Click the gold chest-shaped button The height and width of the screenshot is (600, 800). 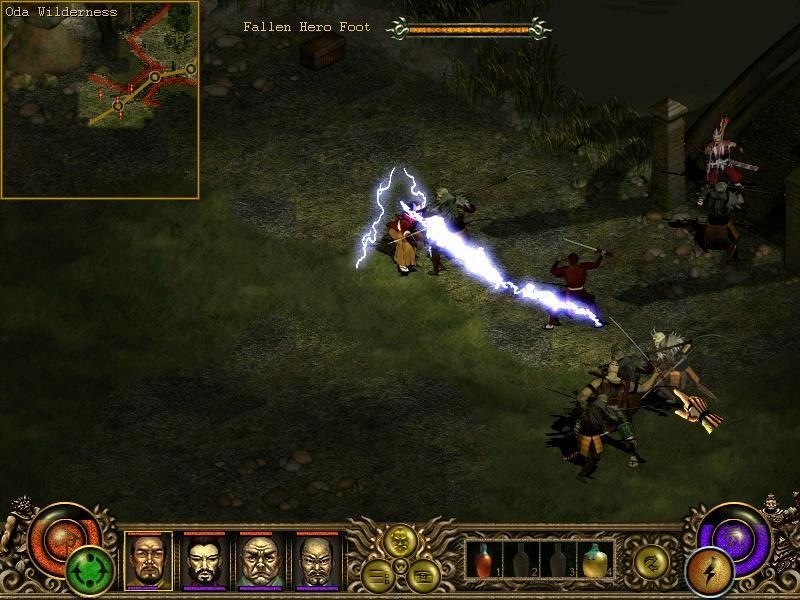pyautogui.click(x=421, y=573)
